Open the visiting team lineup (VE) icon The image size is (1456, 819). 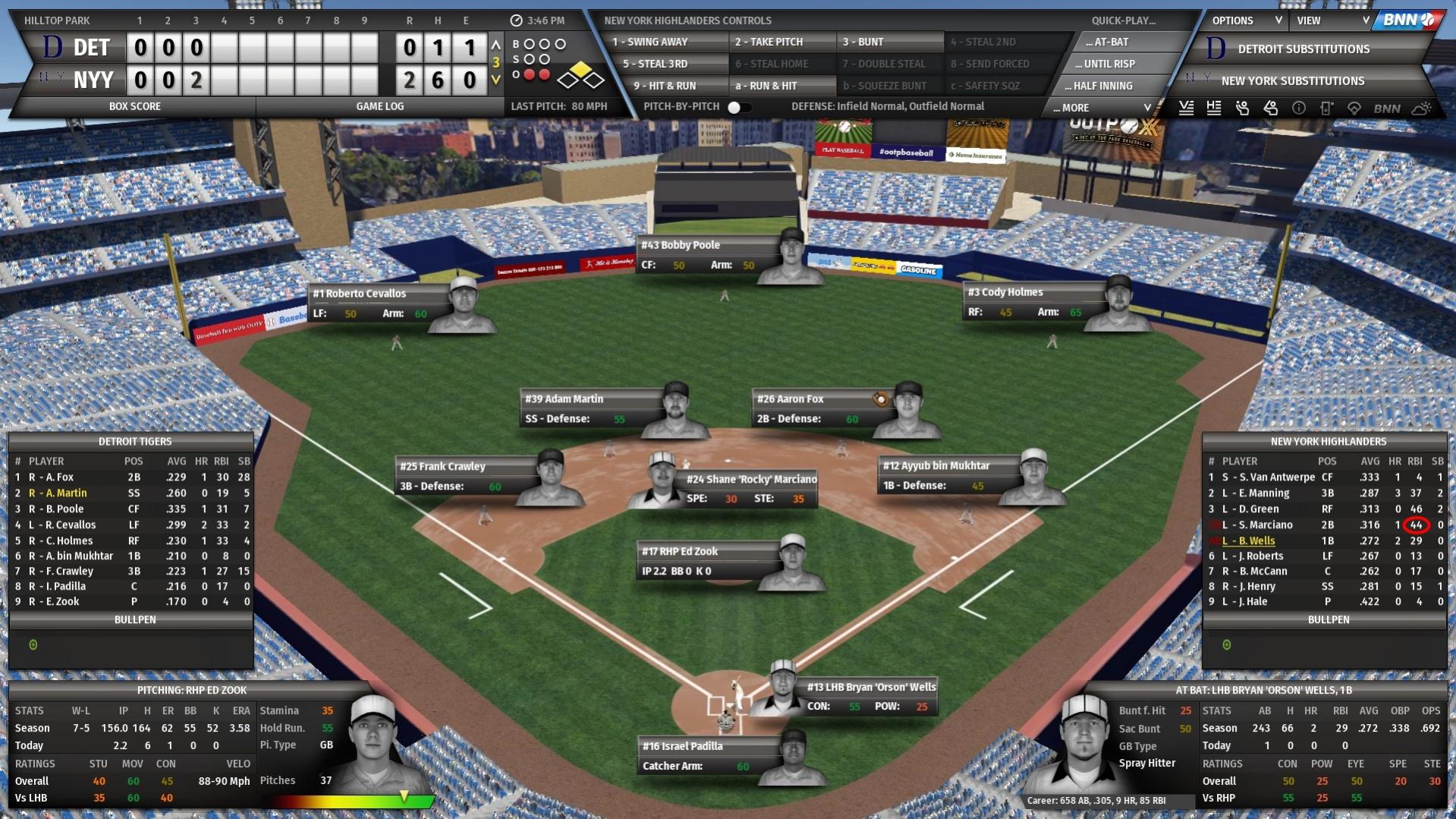(1187, 109)
